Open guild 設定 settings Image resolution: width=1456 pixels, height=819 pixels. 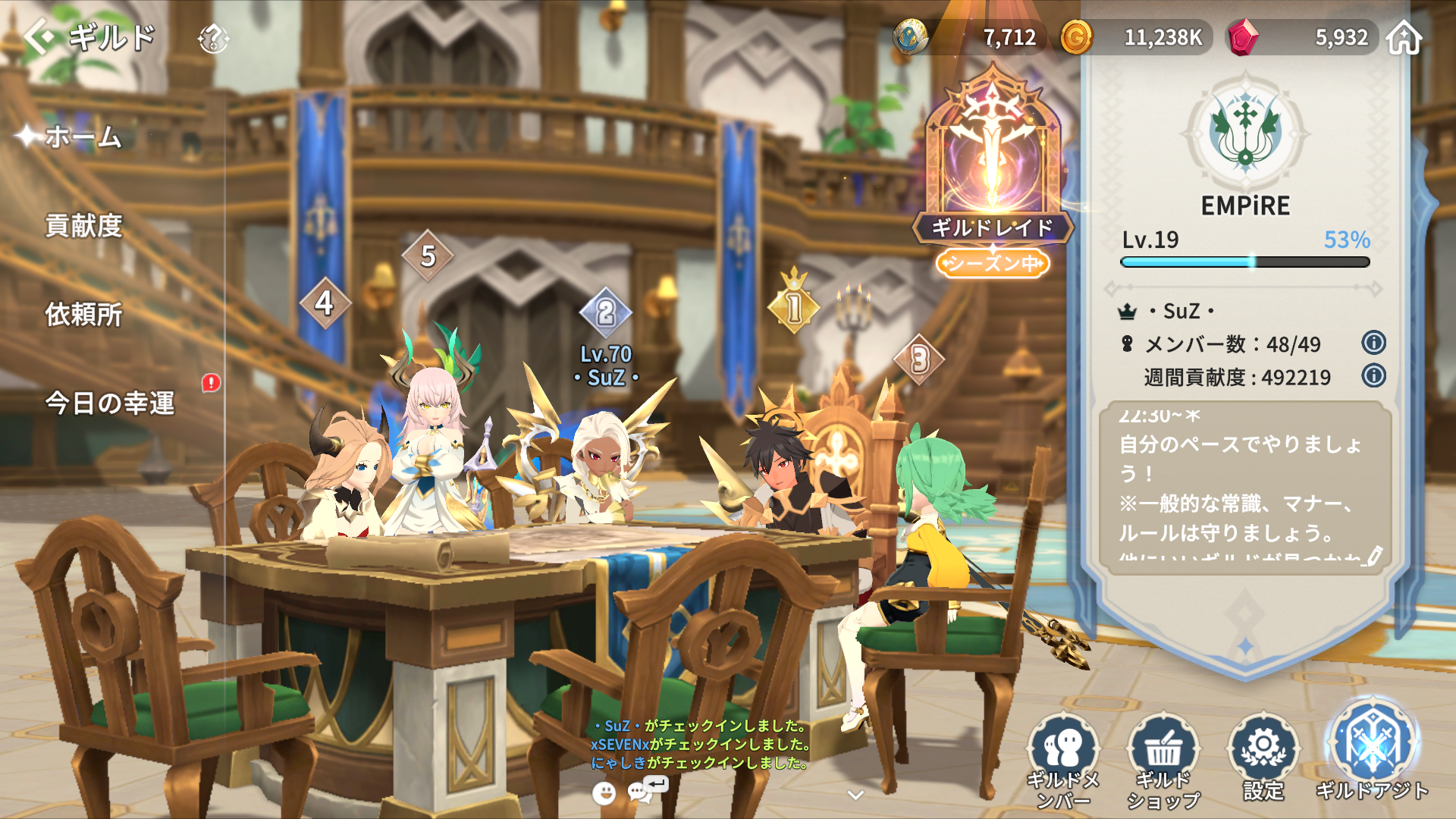1263,757
